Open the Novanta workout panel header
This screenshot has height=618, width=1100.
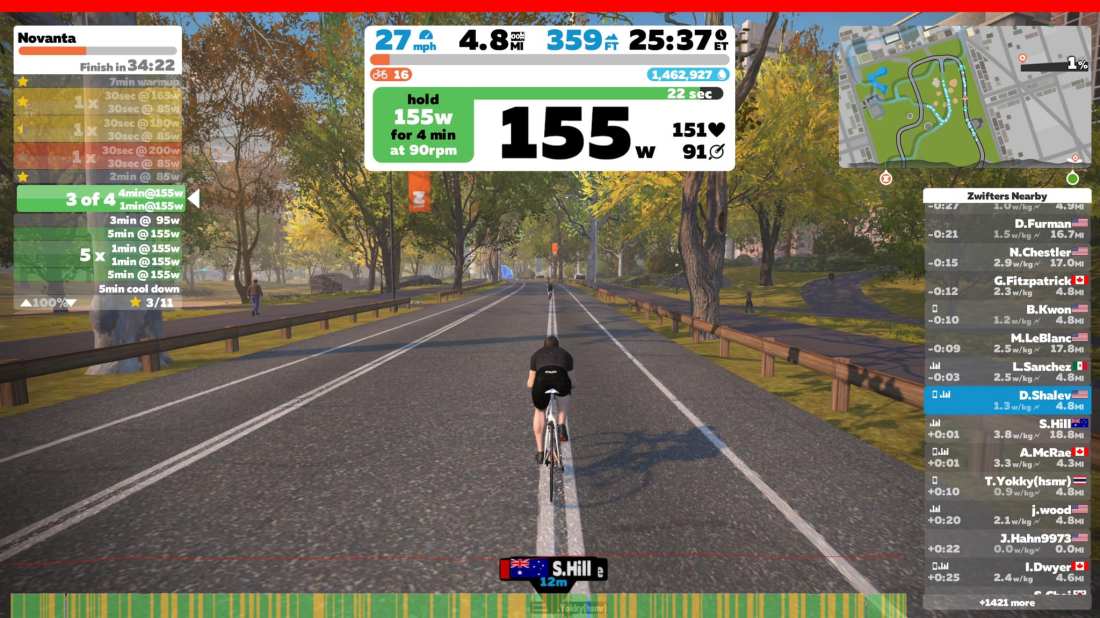[97, 38]
